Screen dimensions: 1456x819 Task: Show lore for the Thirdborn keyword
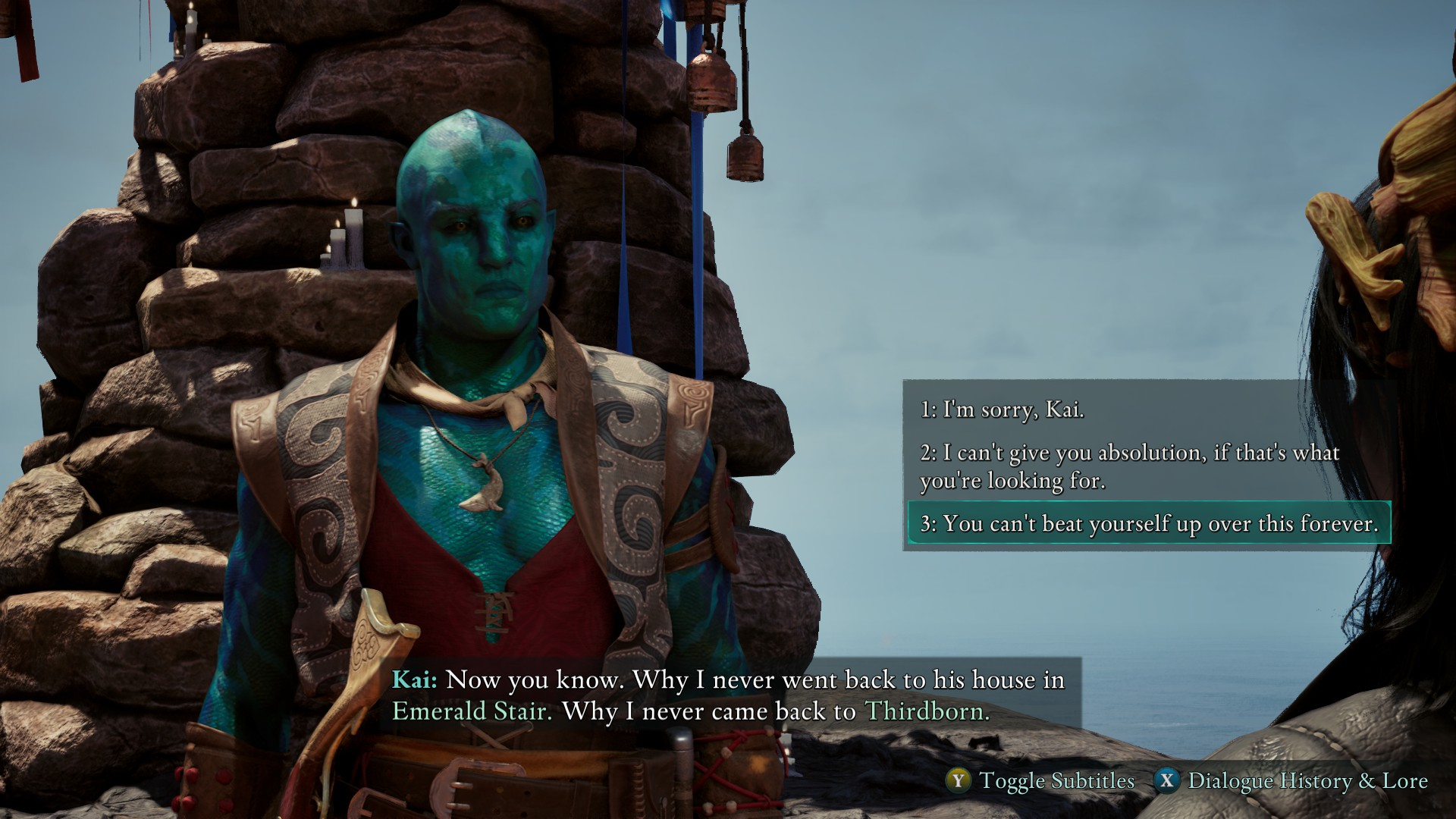(x=926, y=711)
